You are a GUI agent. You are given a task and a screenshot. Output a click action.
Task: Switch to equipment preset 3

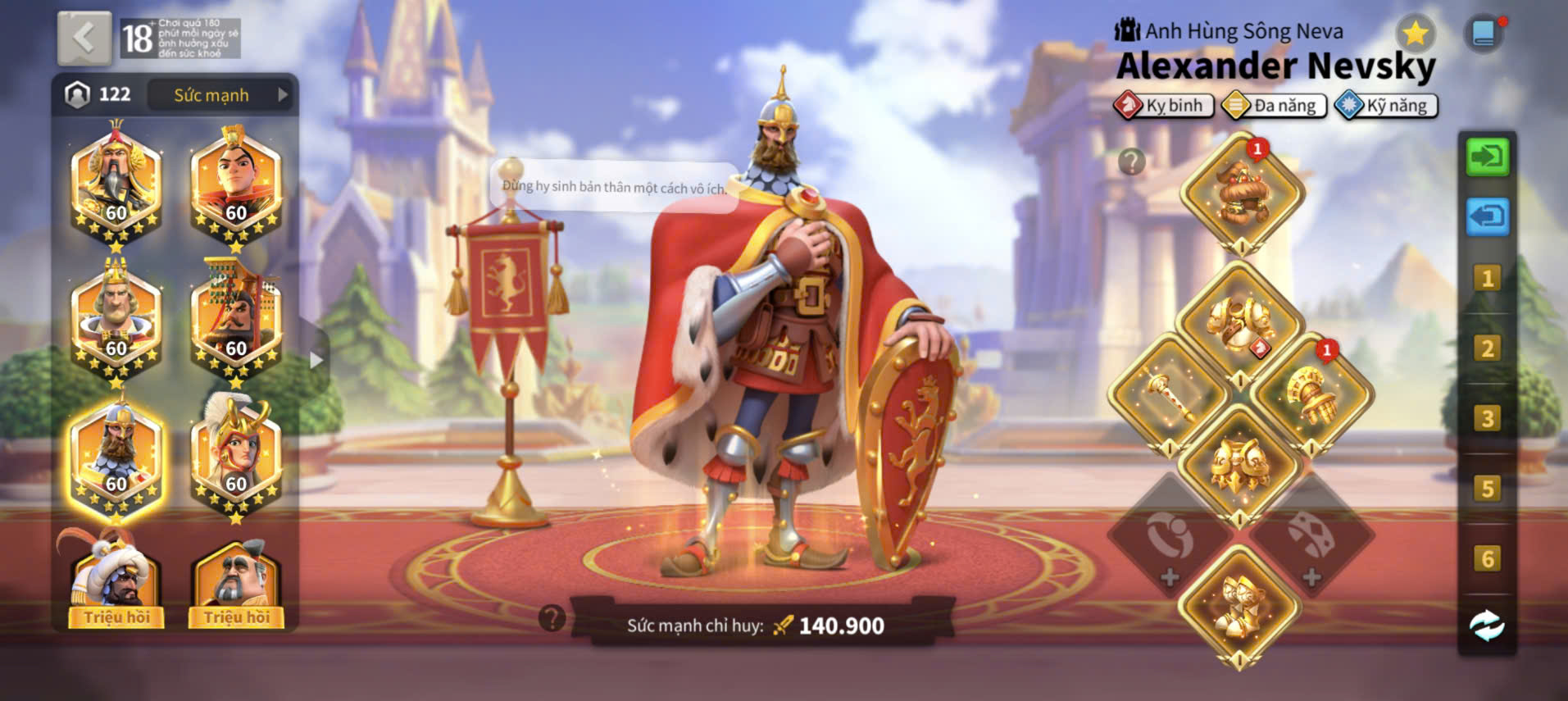tap(1487, 419)
